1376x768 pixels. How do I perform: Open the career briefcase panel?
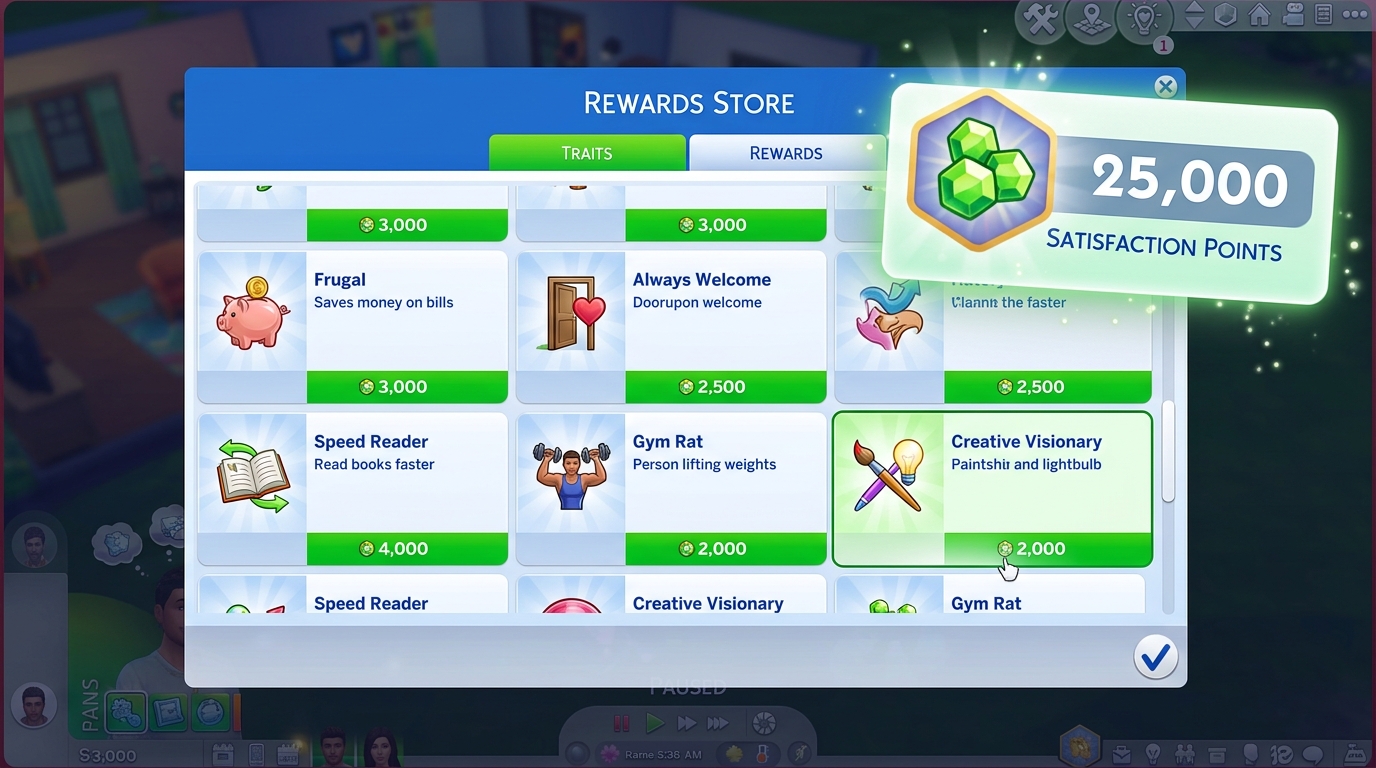(1123, 753)
